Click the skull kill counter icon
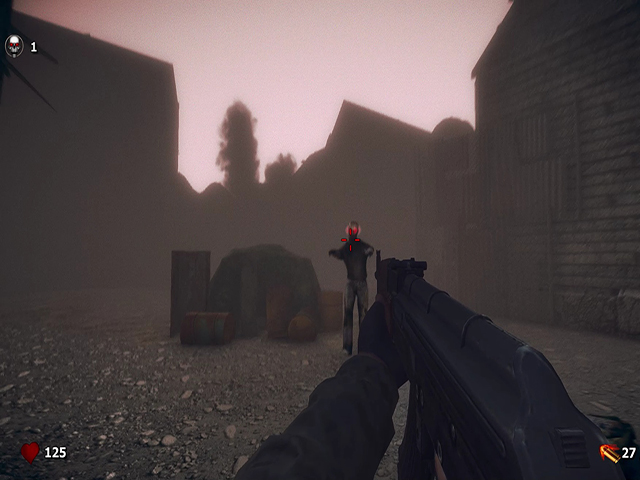The image size is (640, 480). (14, 46)
